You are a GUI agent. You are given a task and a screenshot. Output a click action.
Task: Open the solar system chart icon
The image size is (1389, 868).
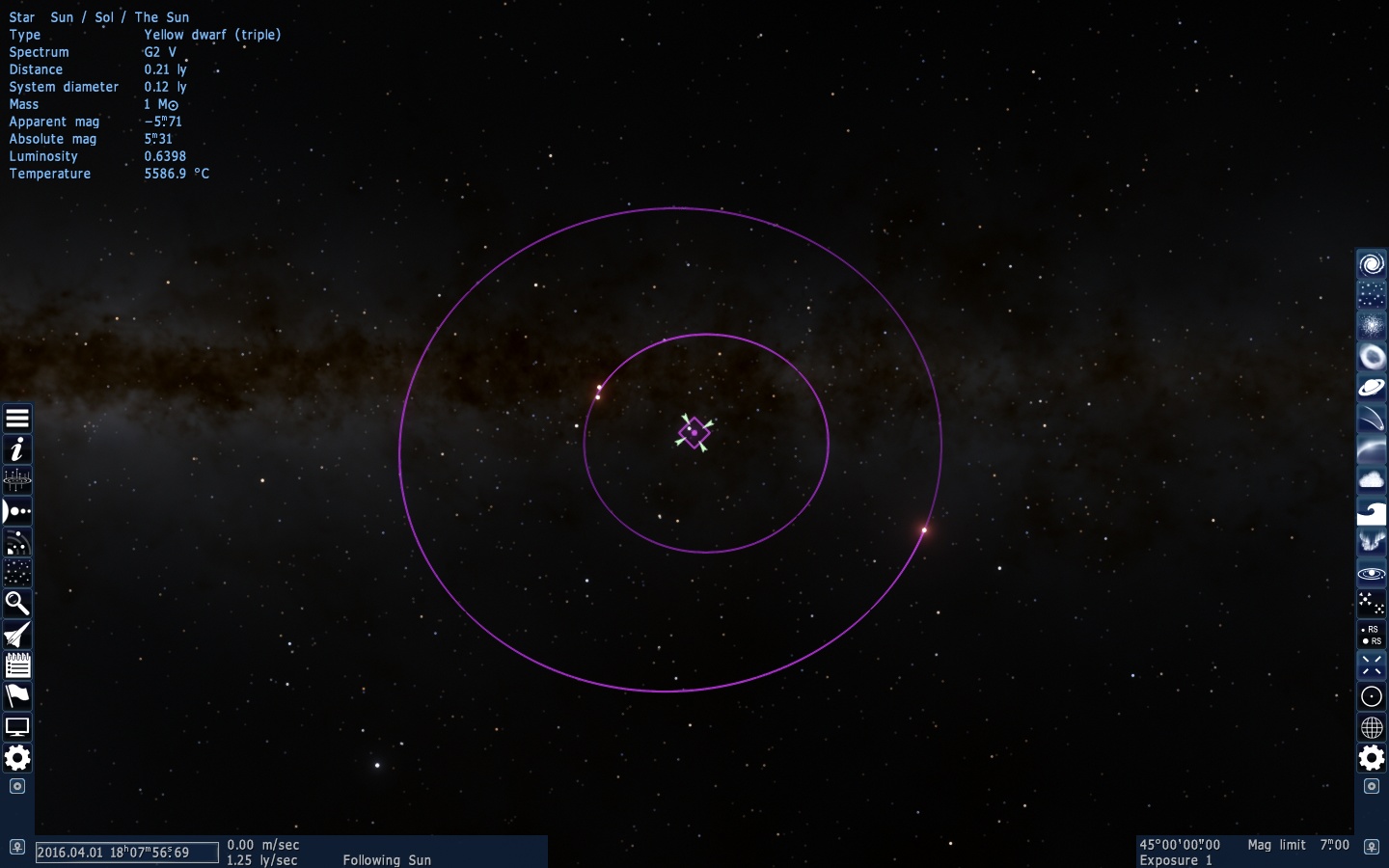17,480
